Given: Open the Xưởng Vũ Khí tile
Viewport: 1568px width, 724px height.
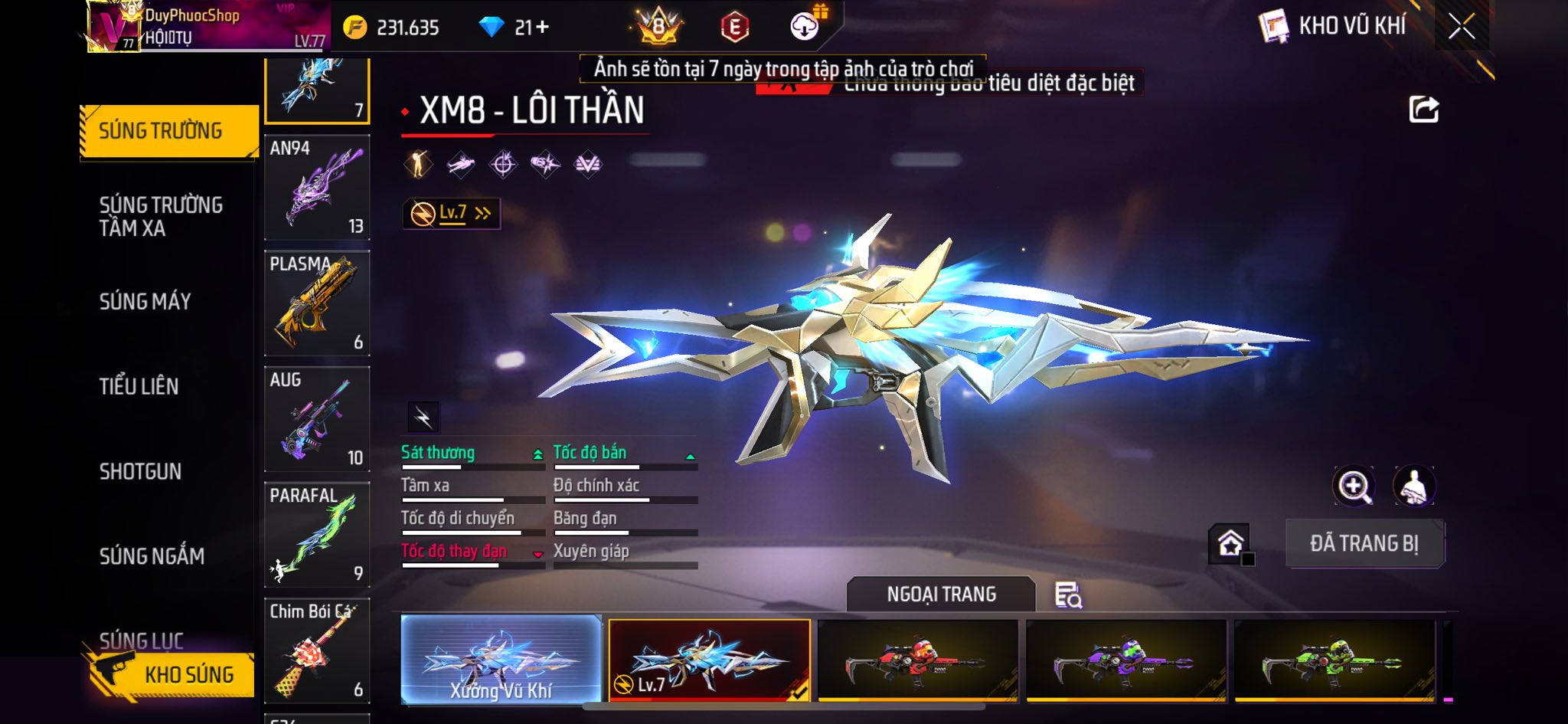Looking at the screenshot, I should [501, 660].
